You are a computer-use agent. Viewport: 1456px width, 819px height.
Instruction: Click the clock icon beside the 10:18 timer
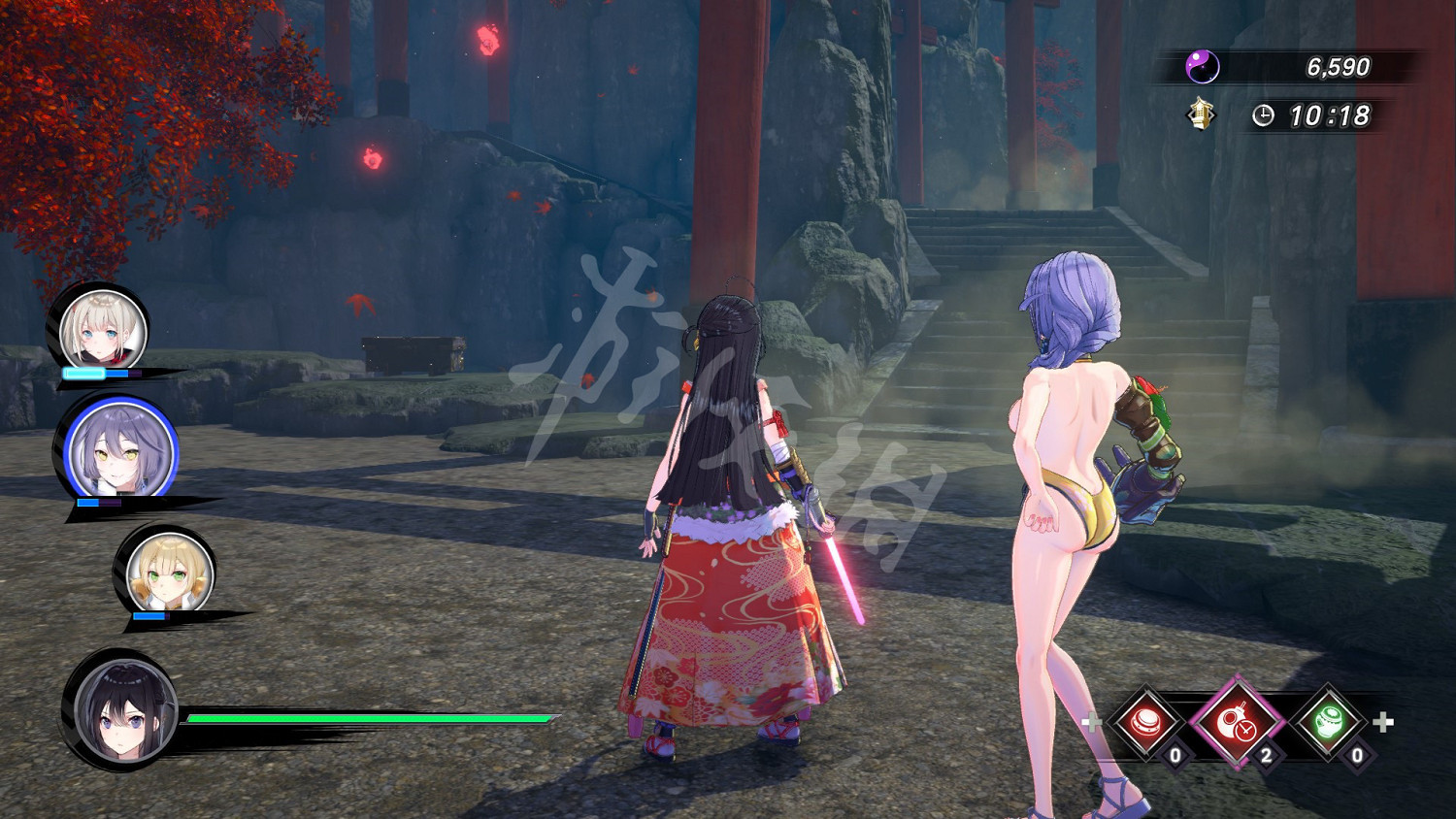pos(1263,114)
